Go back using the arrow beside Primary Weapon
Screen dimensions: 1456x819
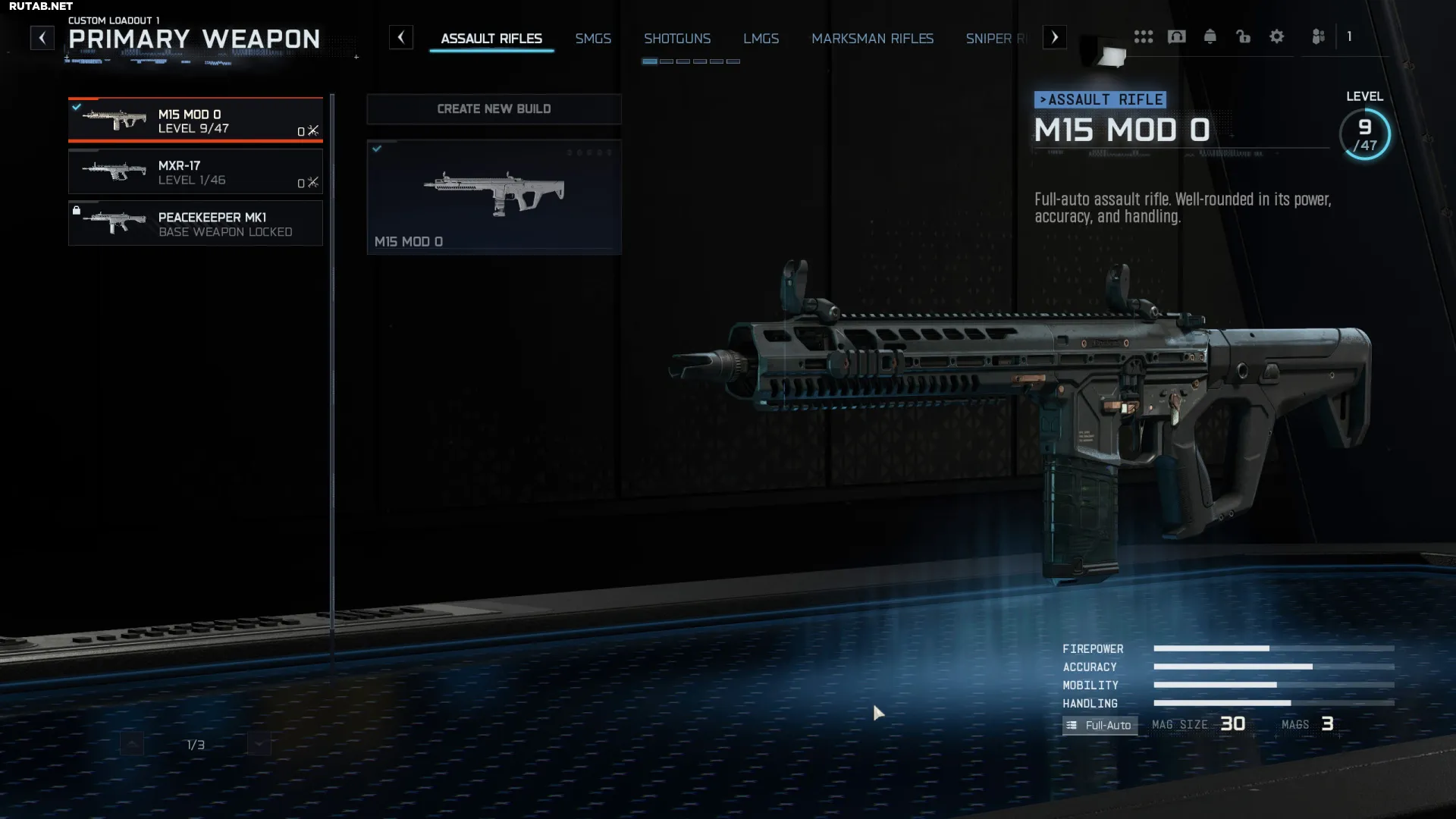click(x=42, y=37)
